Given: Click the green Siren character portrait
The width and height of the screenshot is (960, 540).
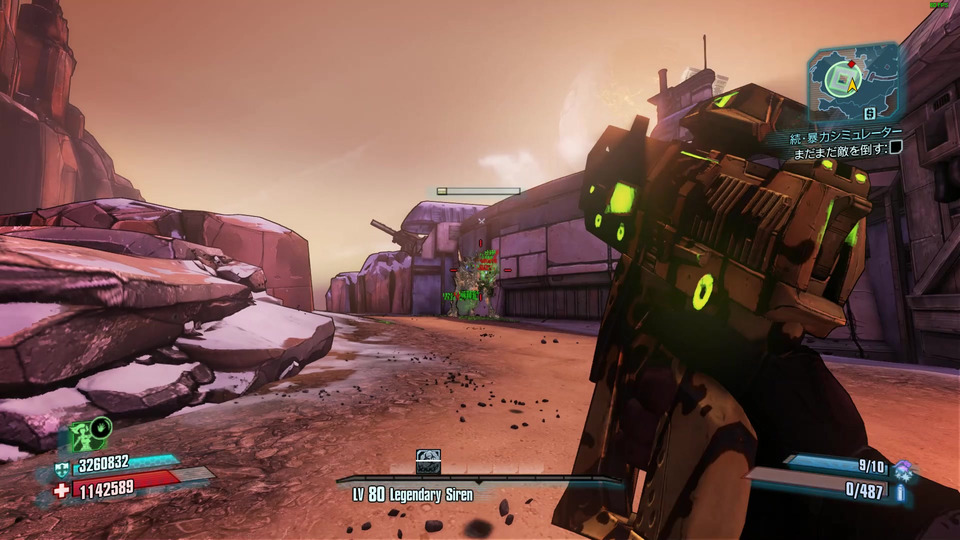Looking at the screenshot, I should pyautogui.click(x=82, y=439).
